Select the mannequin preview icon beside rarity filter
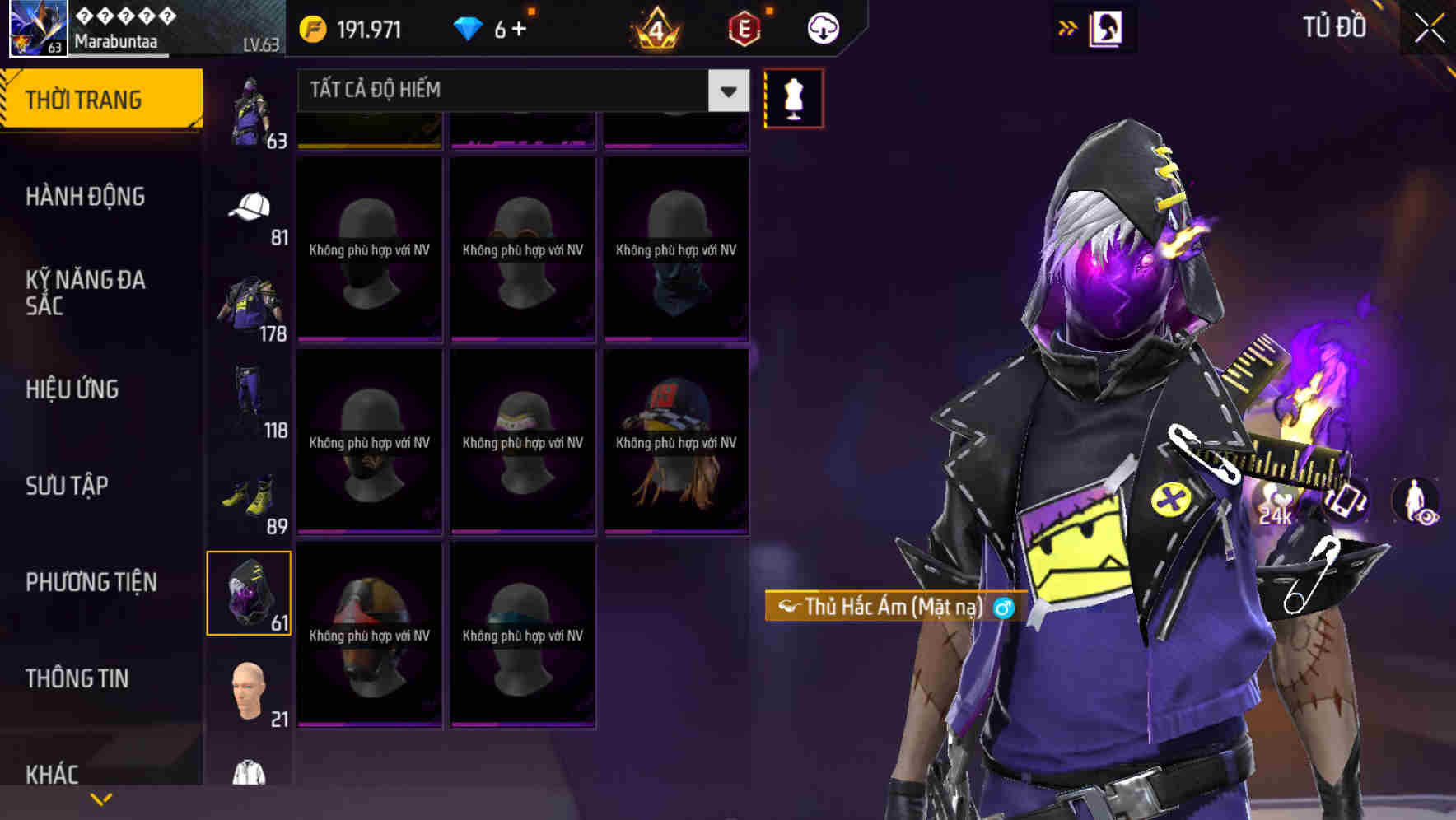 [x=794, y=97]
